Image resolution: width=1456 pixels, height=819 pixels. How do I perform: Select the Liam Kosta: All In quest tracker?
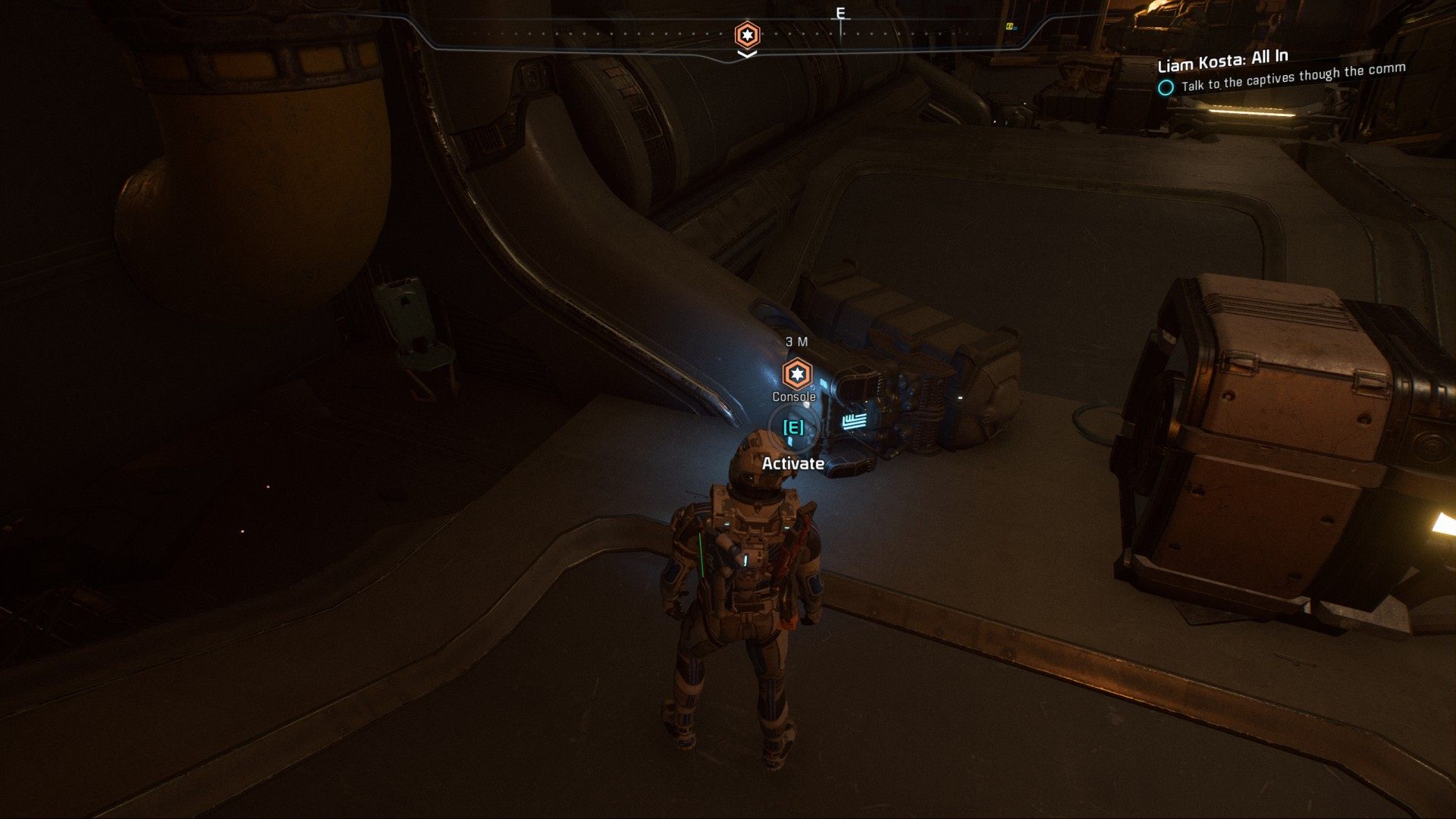[1222, 60]
